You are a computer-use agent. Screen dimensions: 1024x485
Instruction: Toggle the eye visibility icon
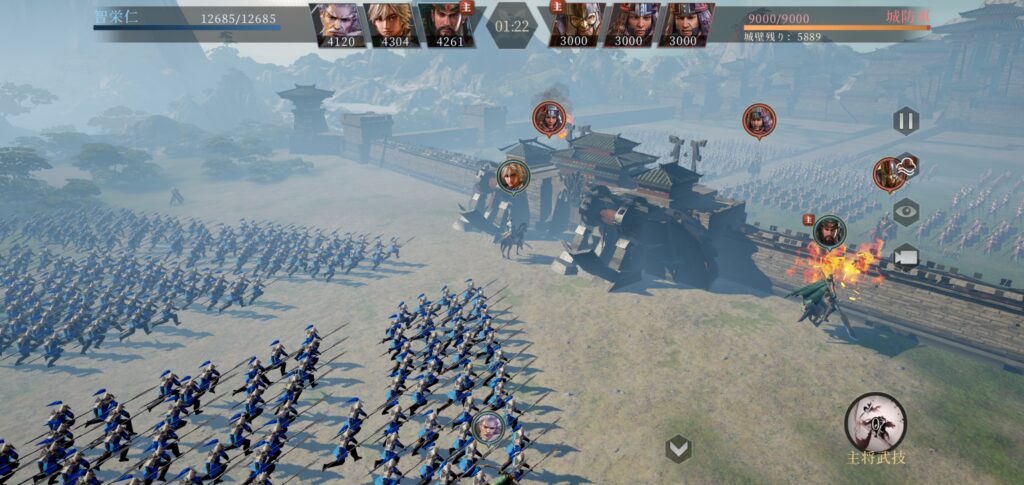pyautogui.click(x=906, y=212)
